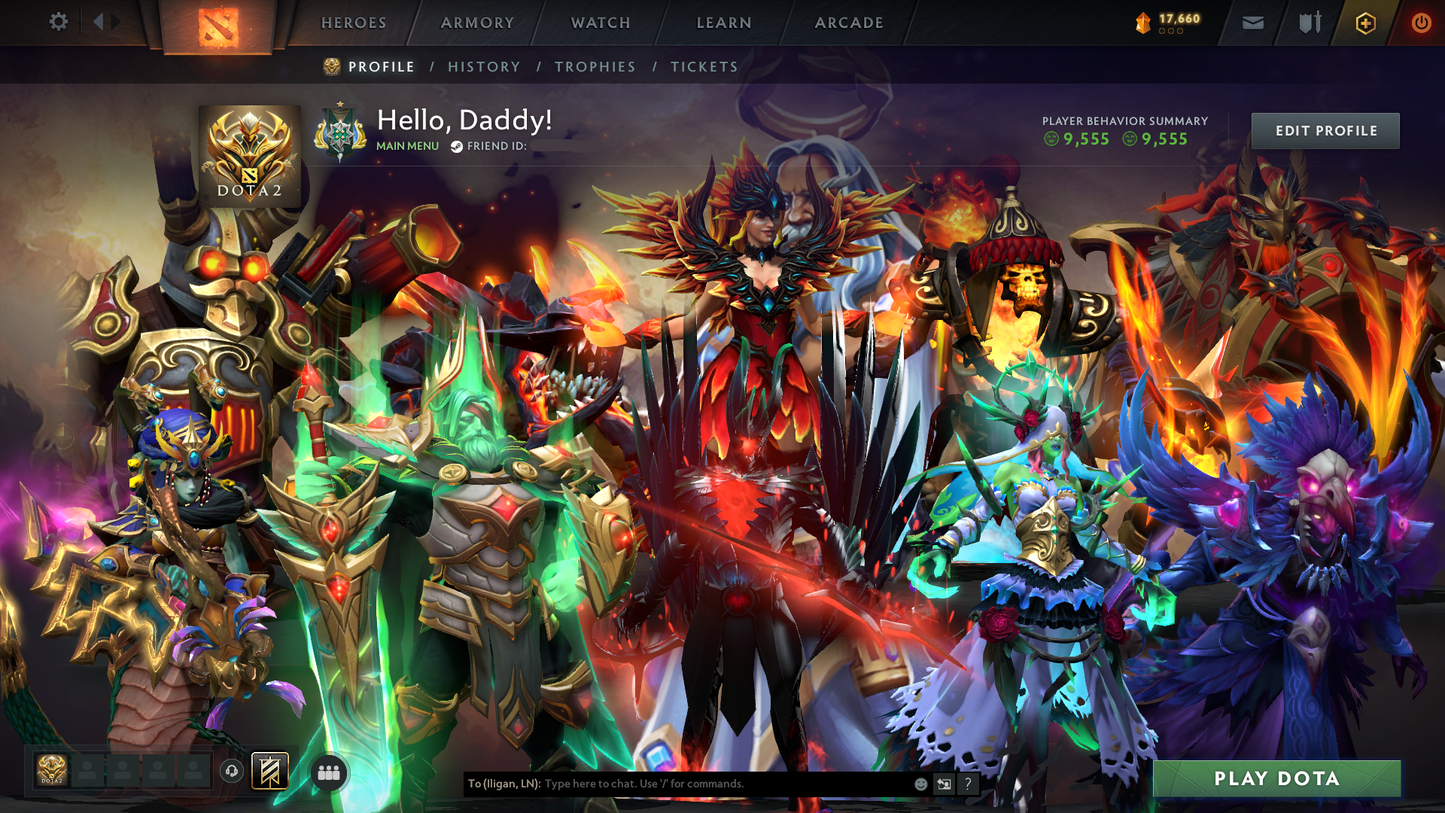1445x813 pixels.
Task: Focus the chat input field
Action: click(725, 784)
